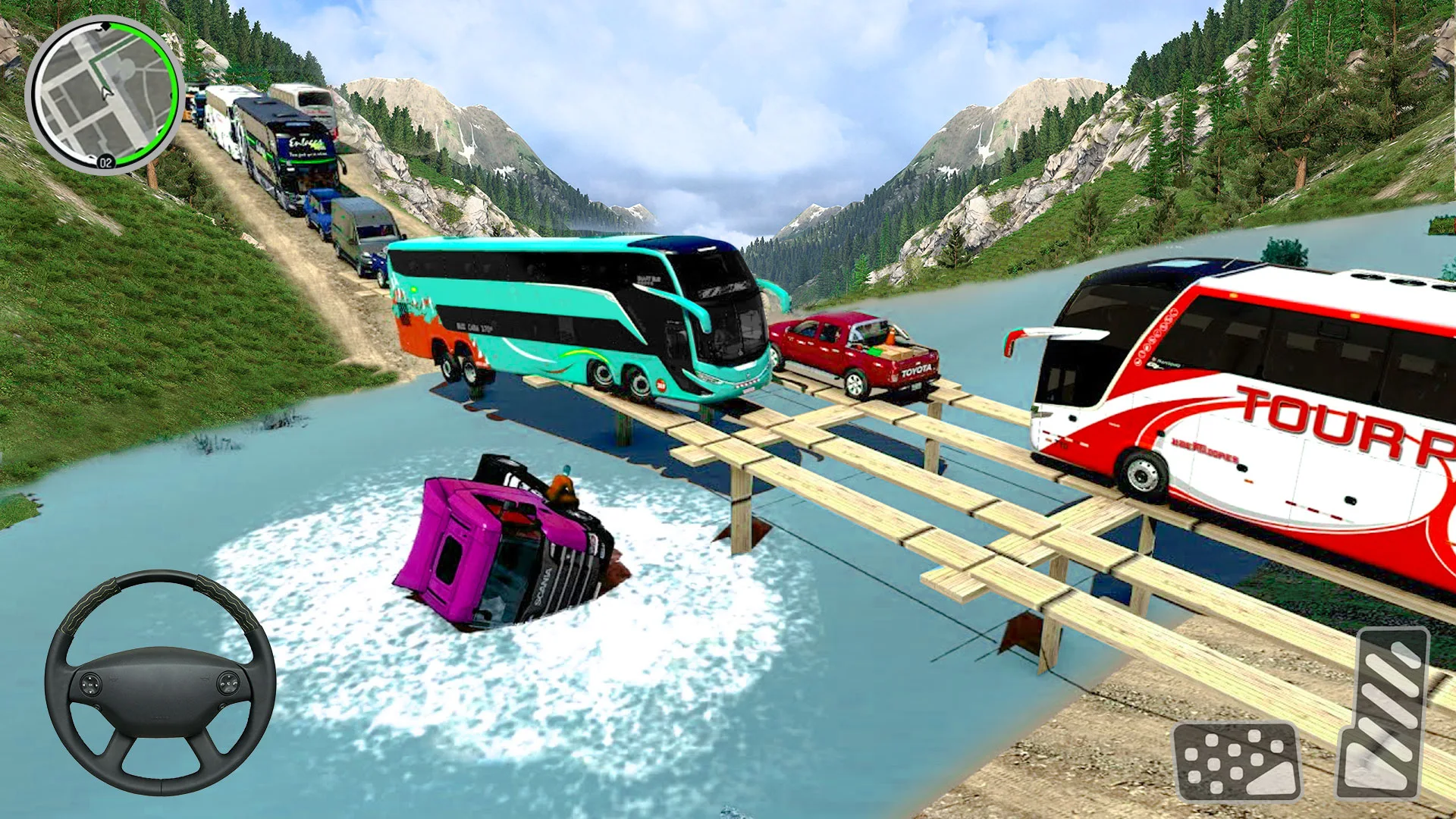Tap the player arrow on the minimap

point(106,91)
